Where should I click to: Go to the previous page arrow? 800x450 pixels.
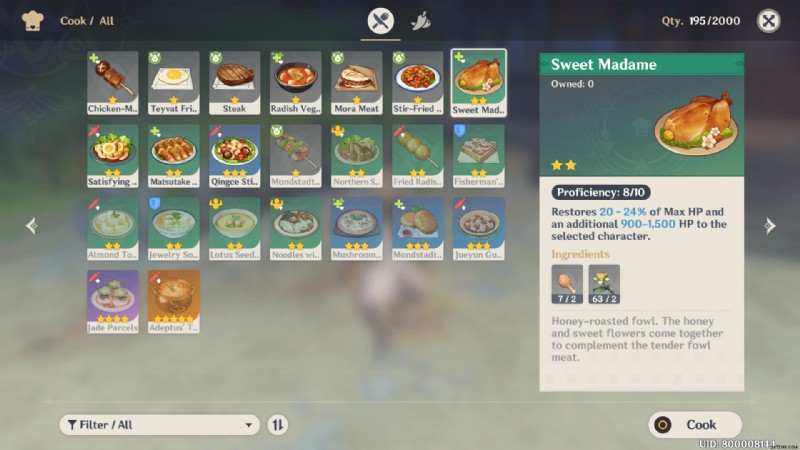[x=31, y=226]
